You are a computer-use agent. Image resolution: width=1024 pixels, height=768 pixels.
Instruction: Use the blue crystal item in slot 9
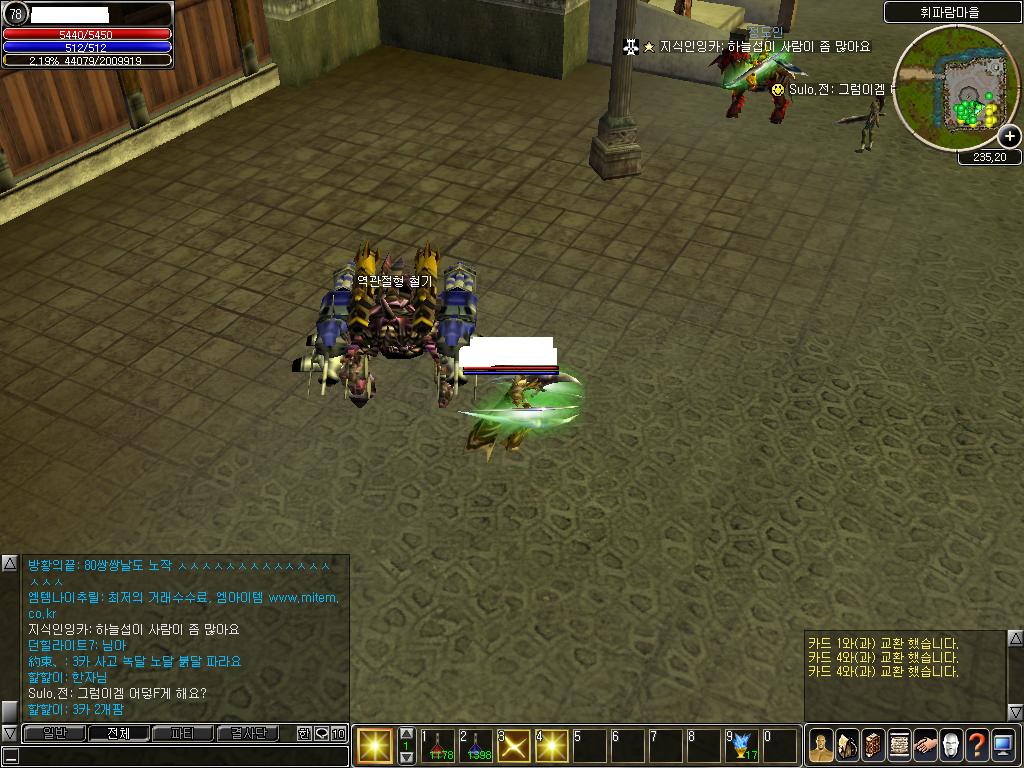(x=742, y=746)
